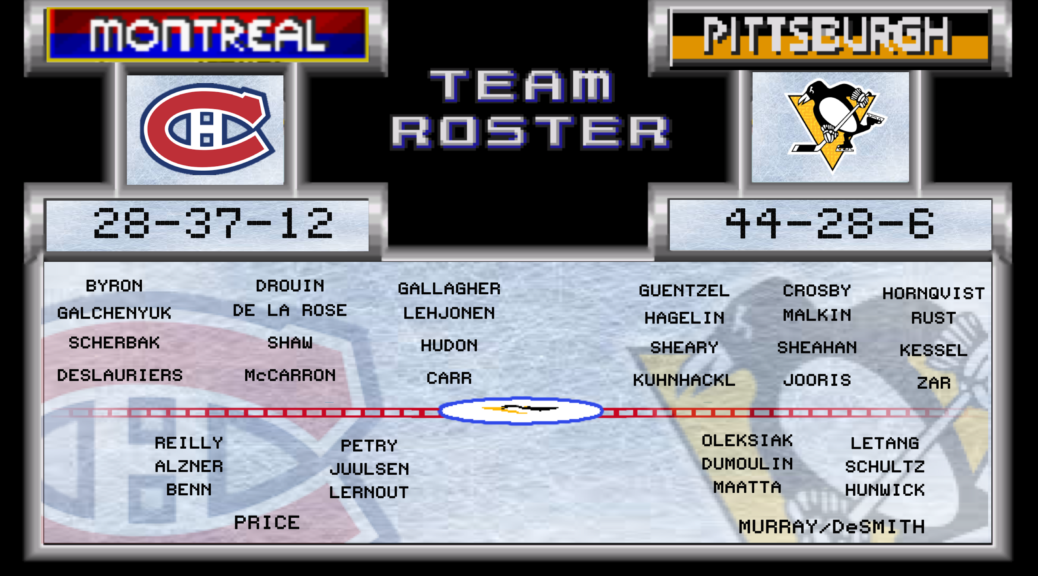
Task: Select Gallagher in the Montreal roster
Action: click(x=449, y=289)
